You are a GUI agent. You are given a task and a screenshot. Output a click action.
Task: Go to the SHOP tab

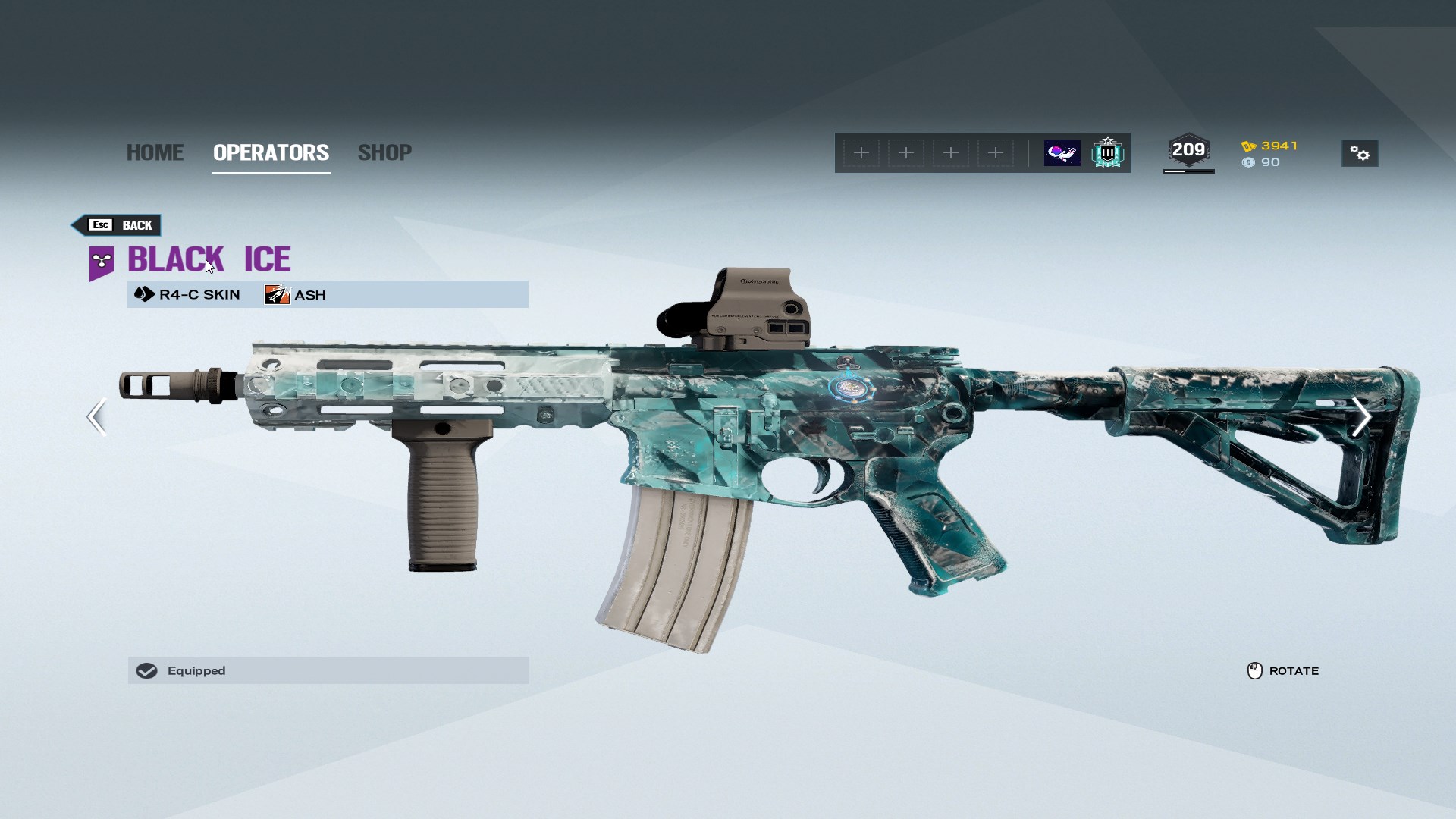tap(384, 152)
